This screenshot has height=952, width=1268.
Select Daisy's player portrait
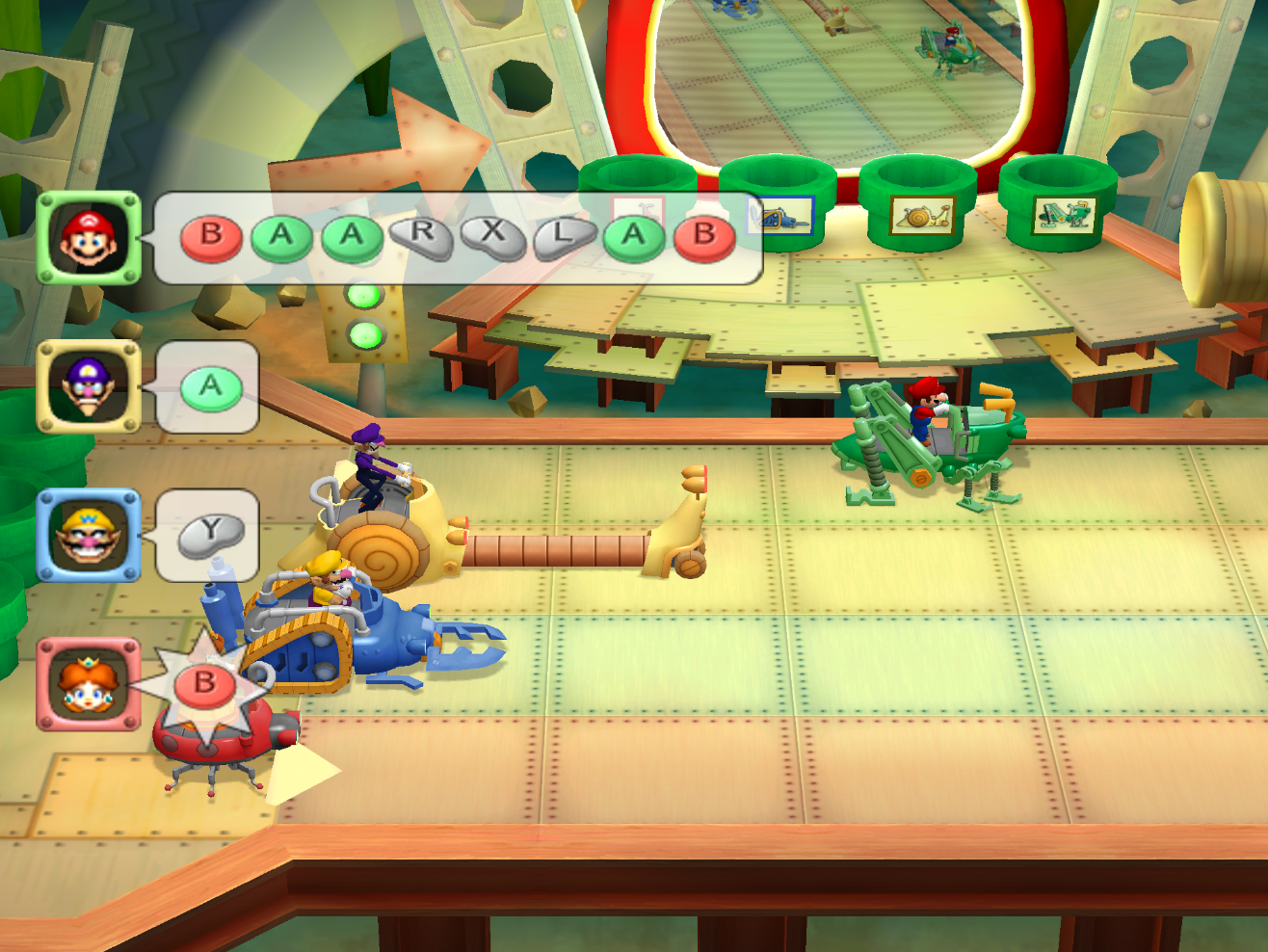coord(89,684)
